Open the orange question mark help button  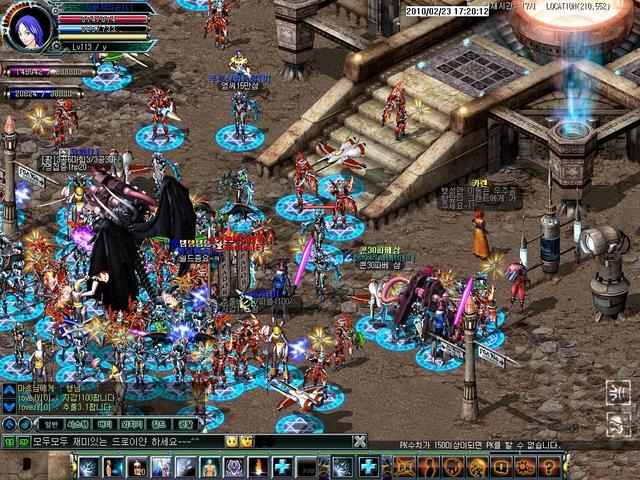(549, 466)
